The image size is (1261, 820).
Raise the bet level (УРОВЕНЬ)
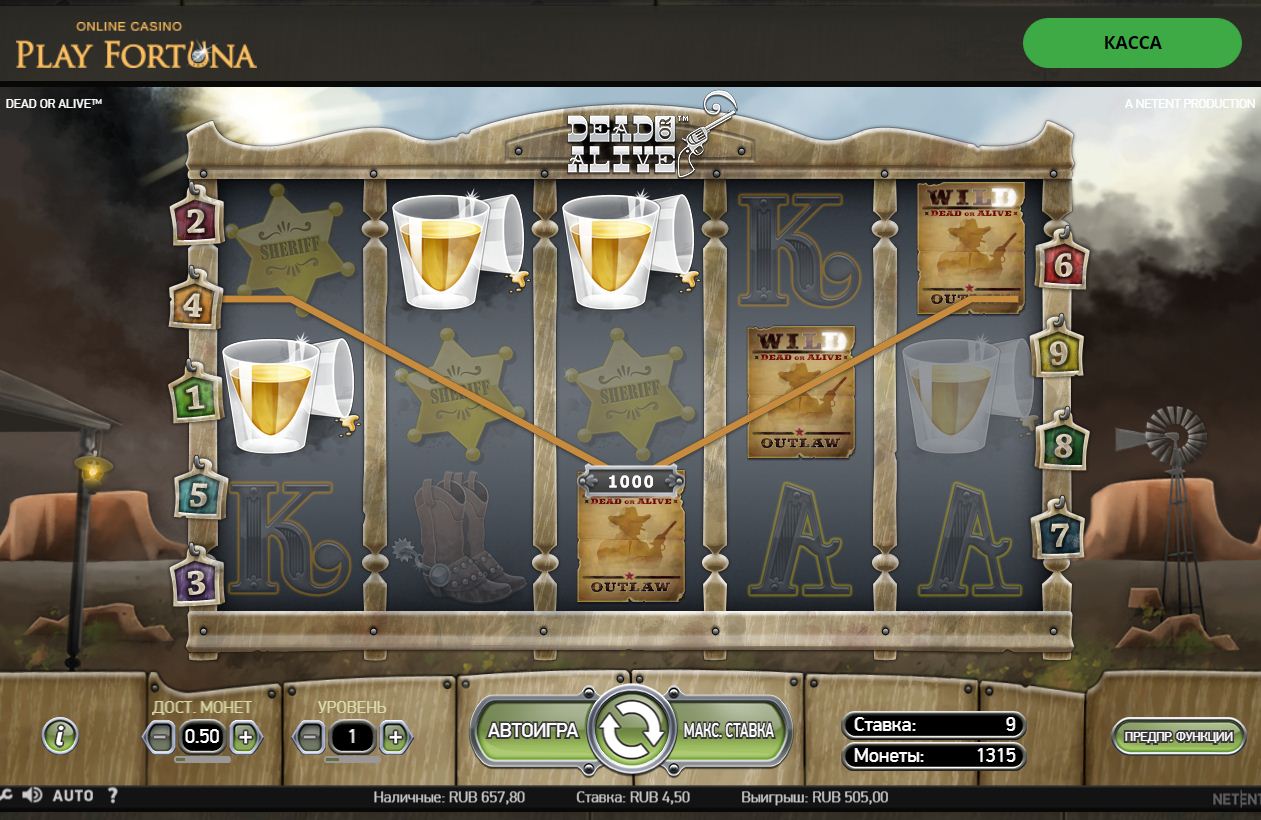coord(395,738)
